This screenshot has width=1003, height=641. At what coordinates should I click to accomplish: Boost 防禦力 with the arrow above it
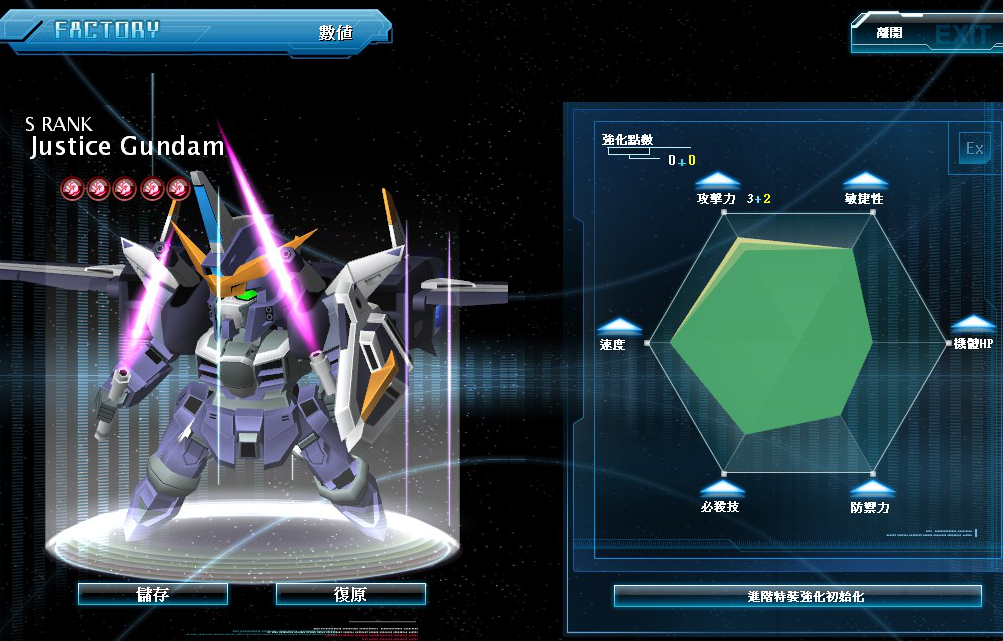coord(869,489)
